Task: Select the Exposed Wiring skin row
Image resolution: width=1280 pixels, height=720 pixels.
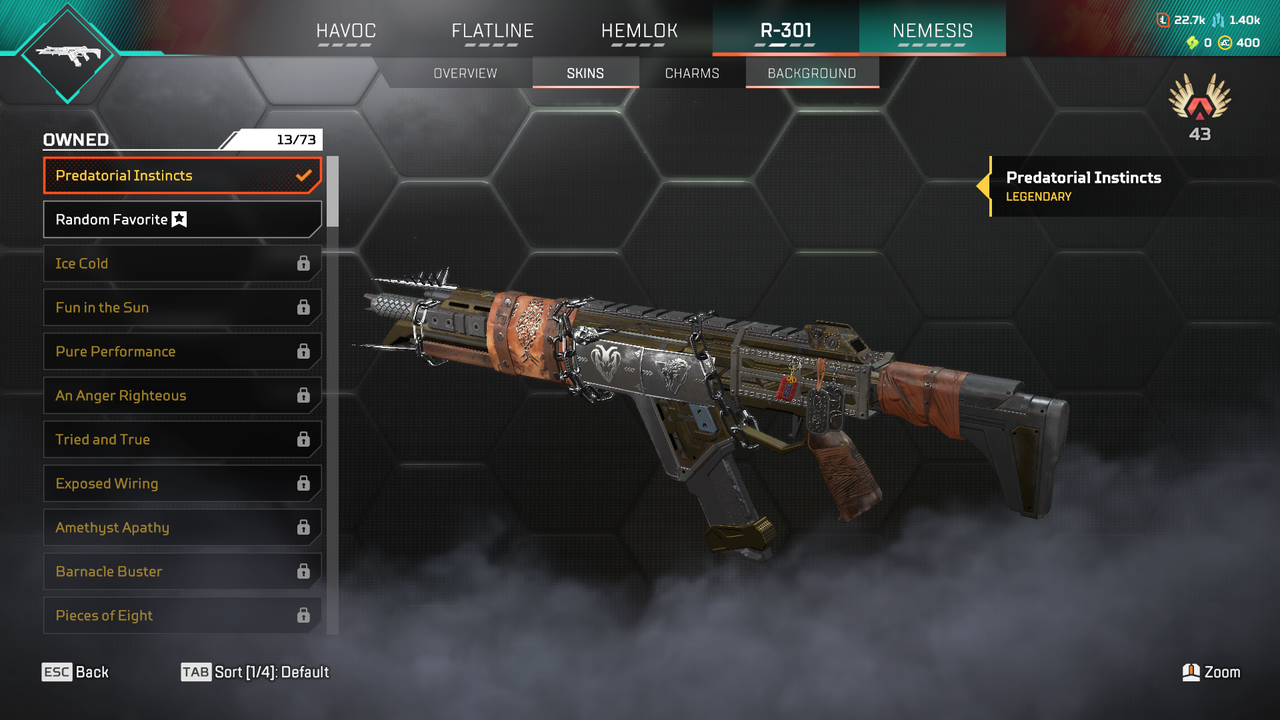Action: pyautogui.click(x=182, y=483)
